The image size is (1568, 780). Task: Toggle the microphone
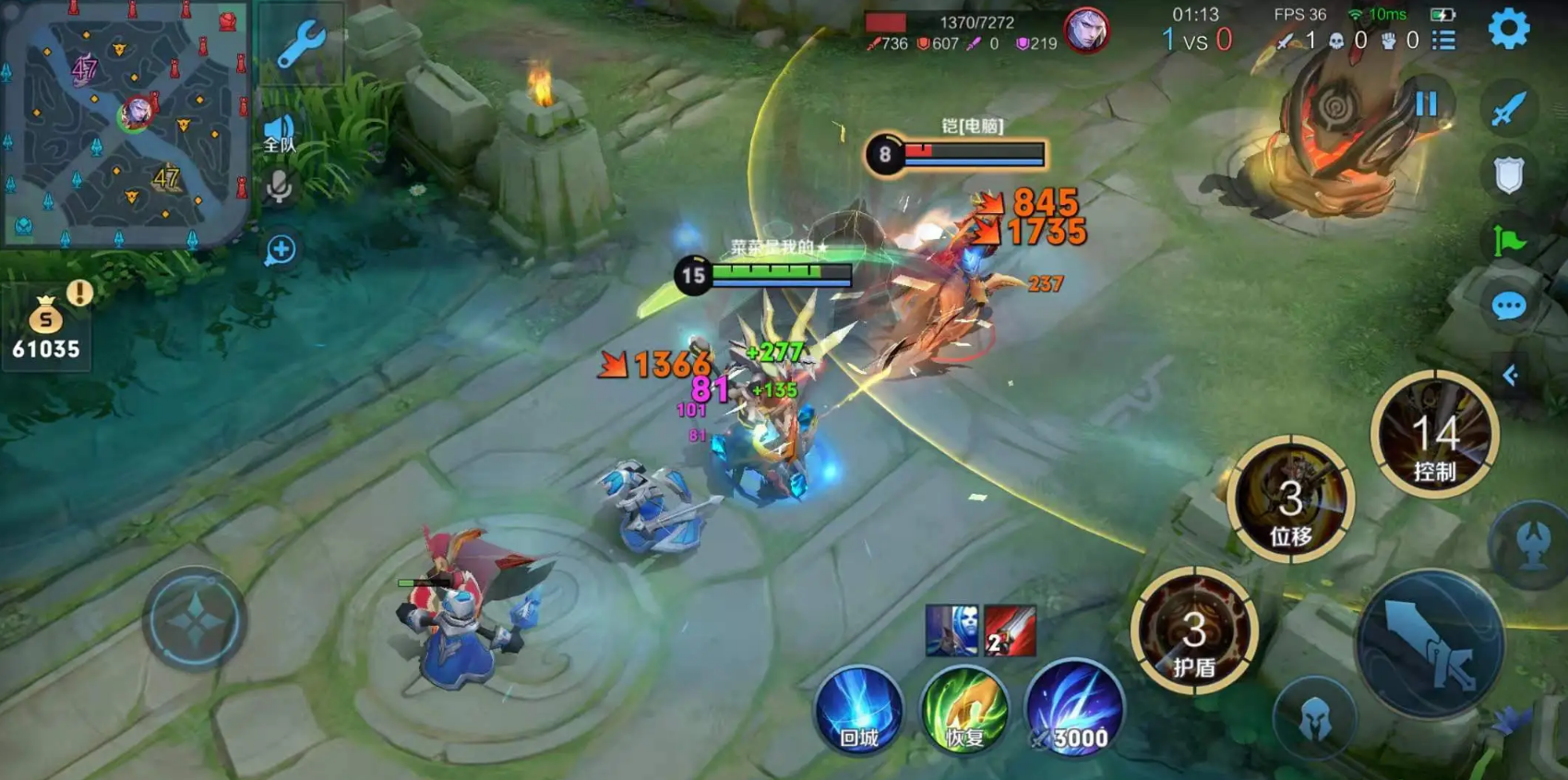pyautogui.click(x=279, y=187)
